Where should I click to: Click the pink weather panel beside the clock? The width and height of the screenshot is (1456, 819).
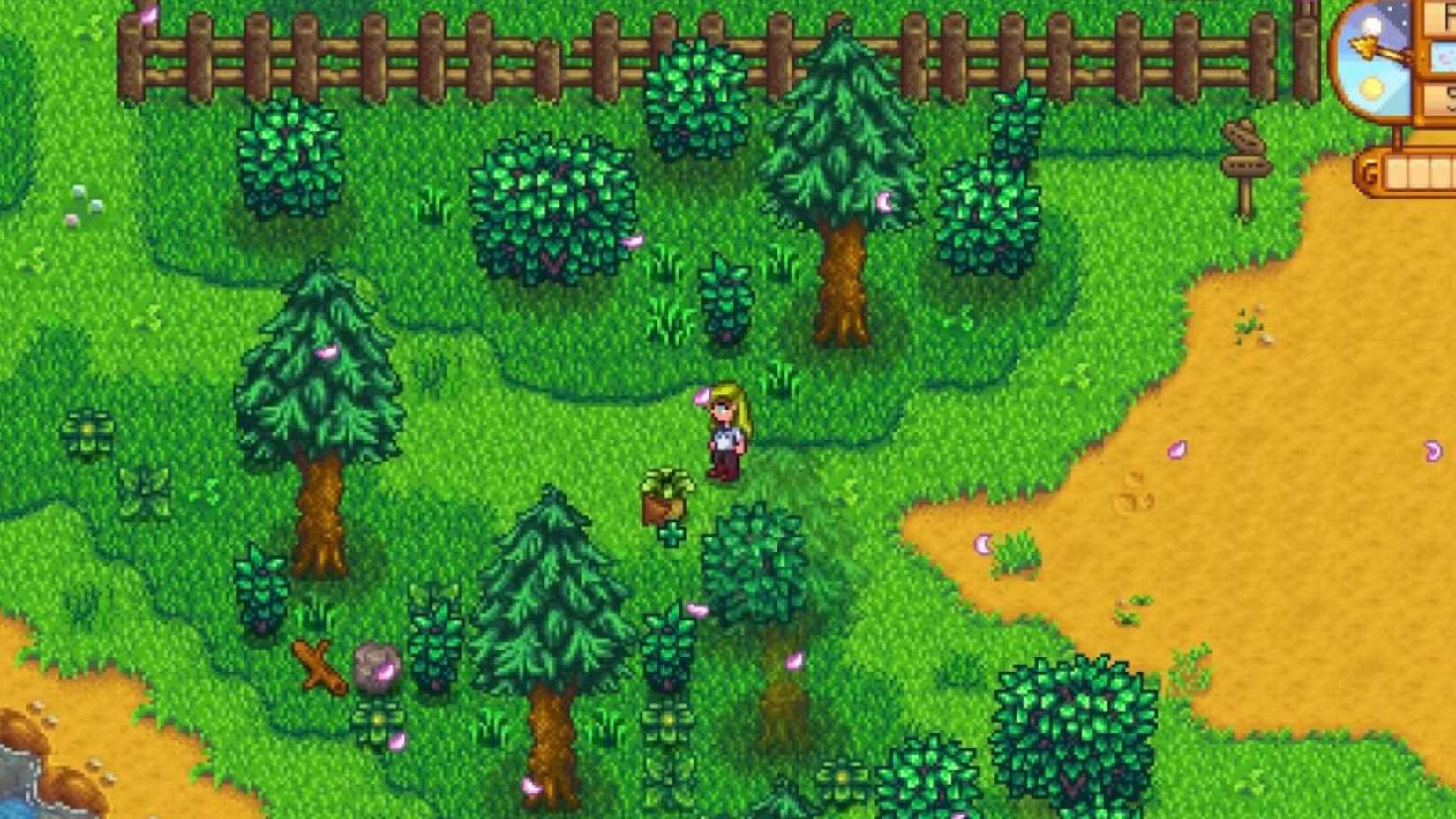[1445, 55]
